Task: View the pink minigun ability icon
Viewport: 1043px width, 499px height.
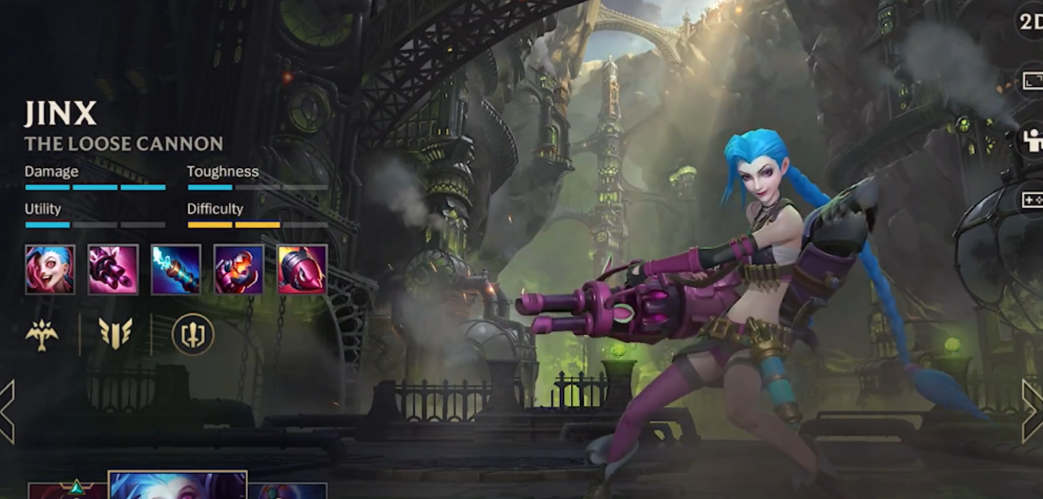Action: (113, 270)
